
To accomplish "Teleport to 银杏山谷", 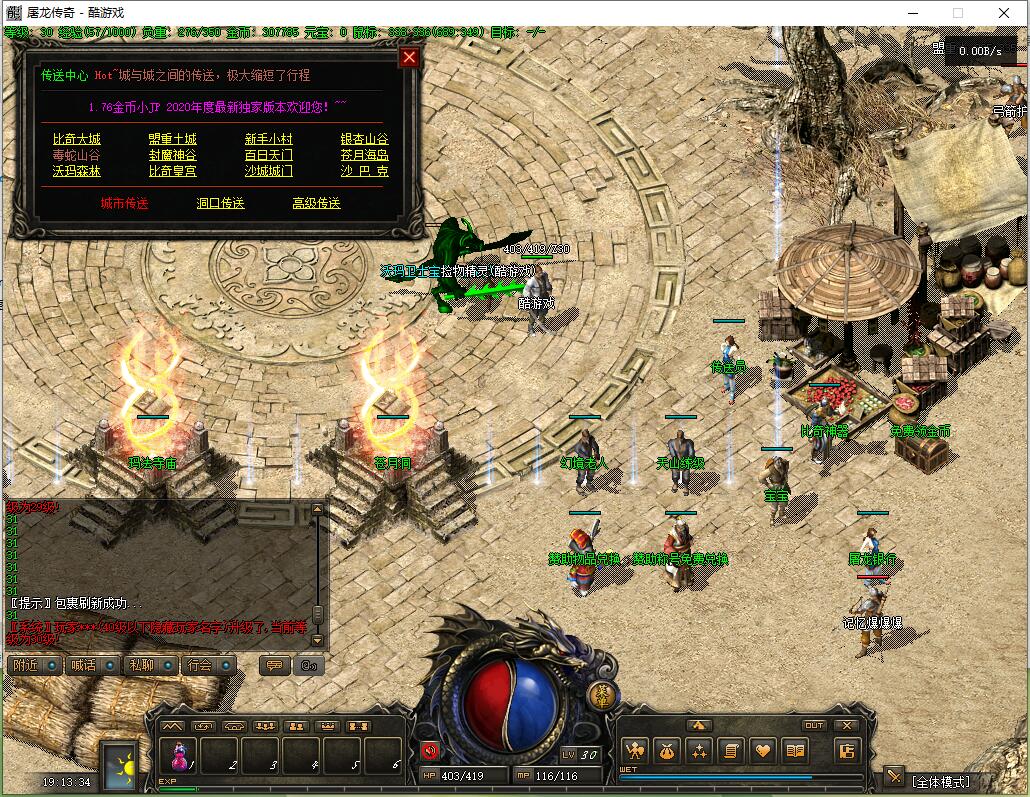I will [x=364, y=139].
